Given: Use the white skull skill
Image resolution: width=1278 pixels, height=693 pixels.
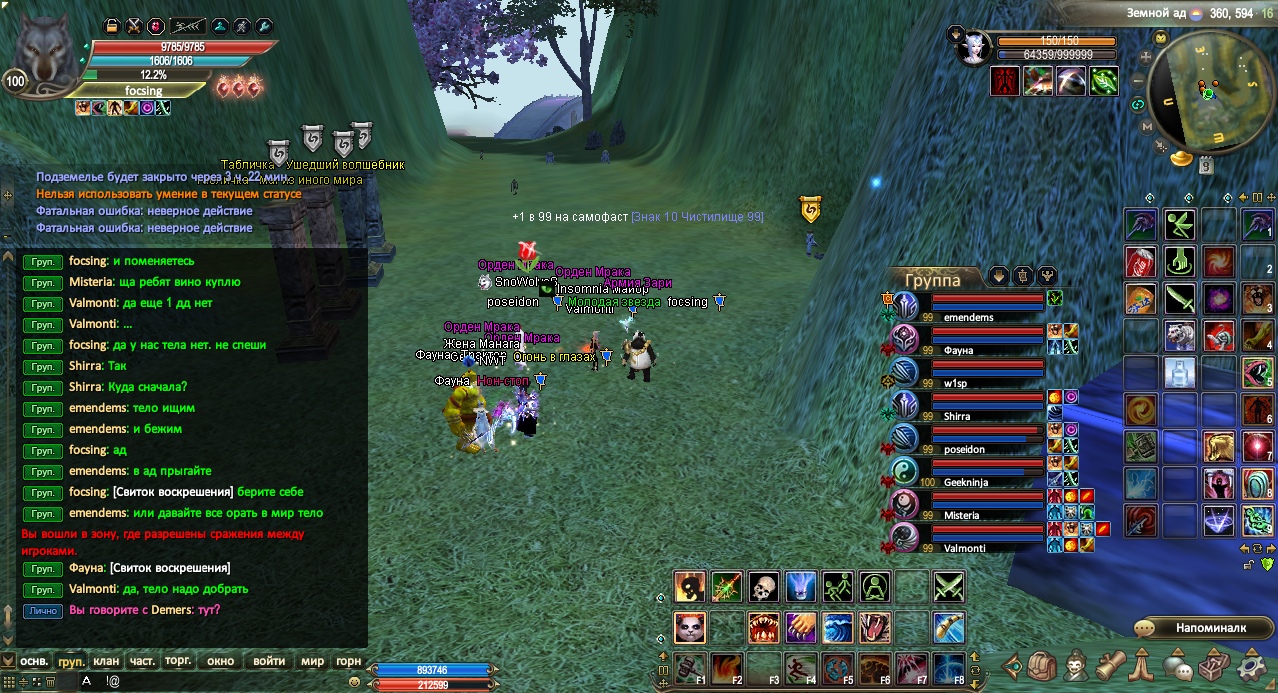Looking at the screenshot, I should pos(764,587).
